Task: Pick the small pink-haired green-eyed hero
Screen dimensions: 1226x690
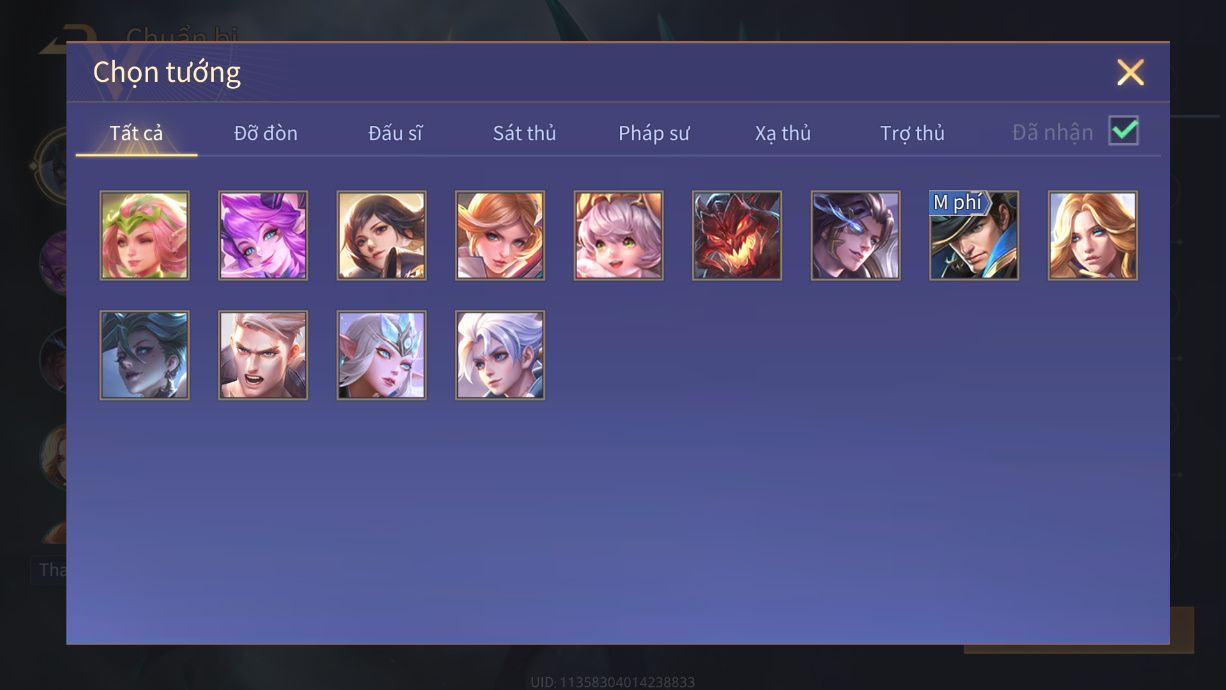Action: pyautogui.click(x=618, y=236)
